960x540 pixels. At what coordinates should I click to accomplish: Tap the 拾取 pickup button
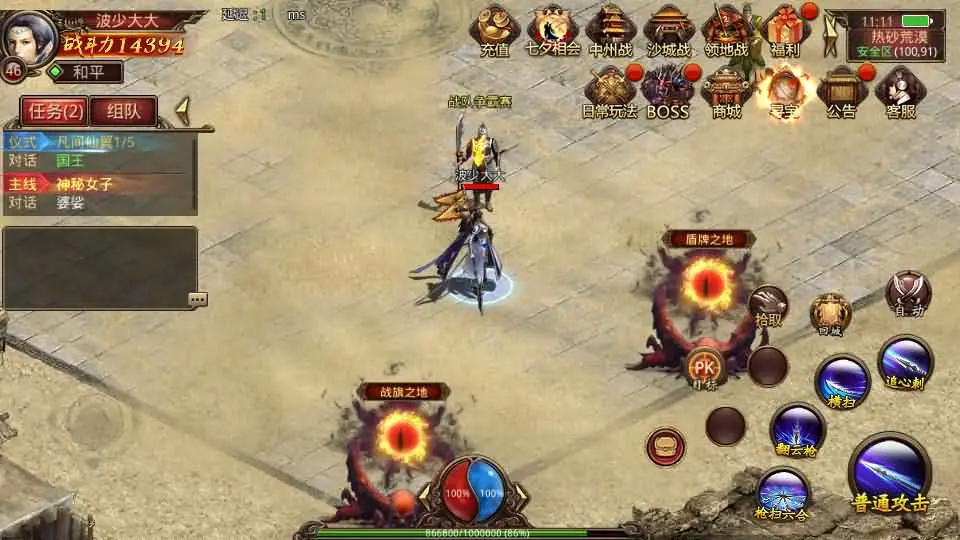[768, 305]
